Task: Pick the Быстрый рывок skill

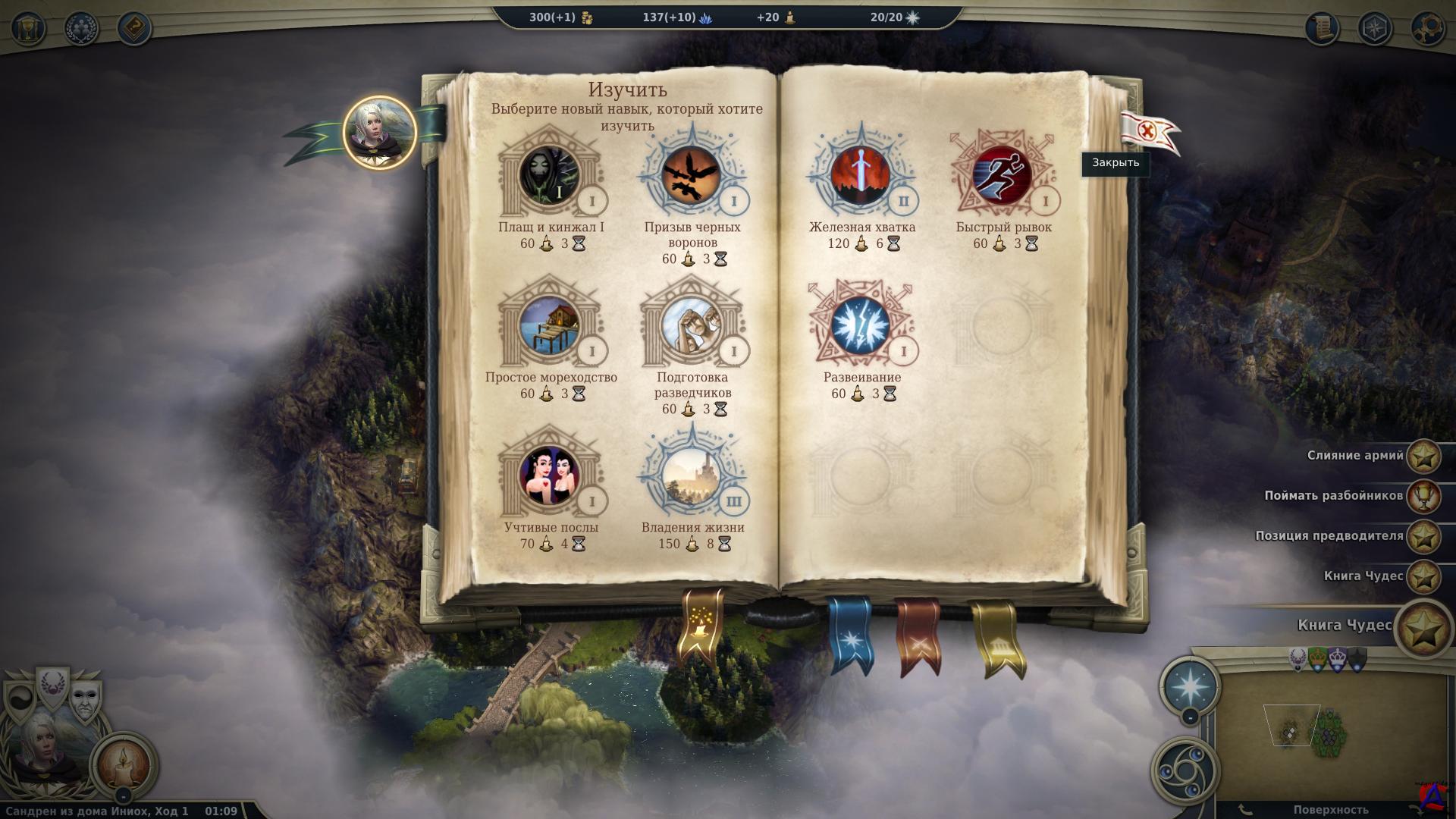Action: pos(1003,175)
